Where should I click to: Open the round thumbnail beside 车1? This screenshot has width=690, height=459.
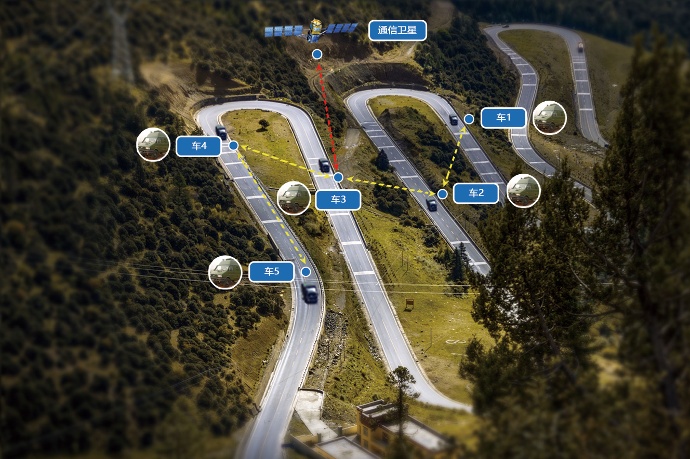point(549,118)
